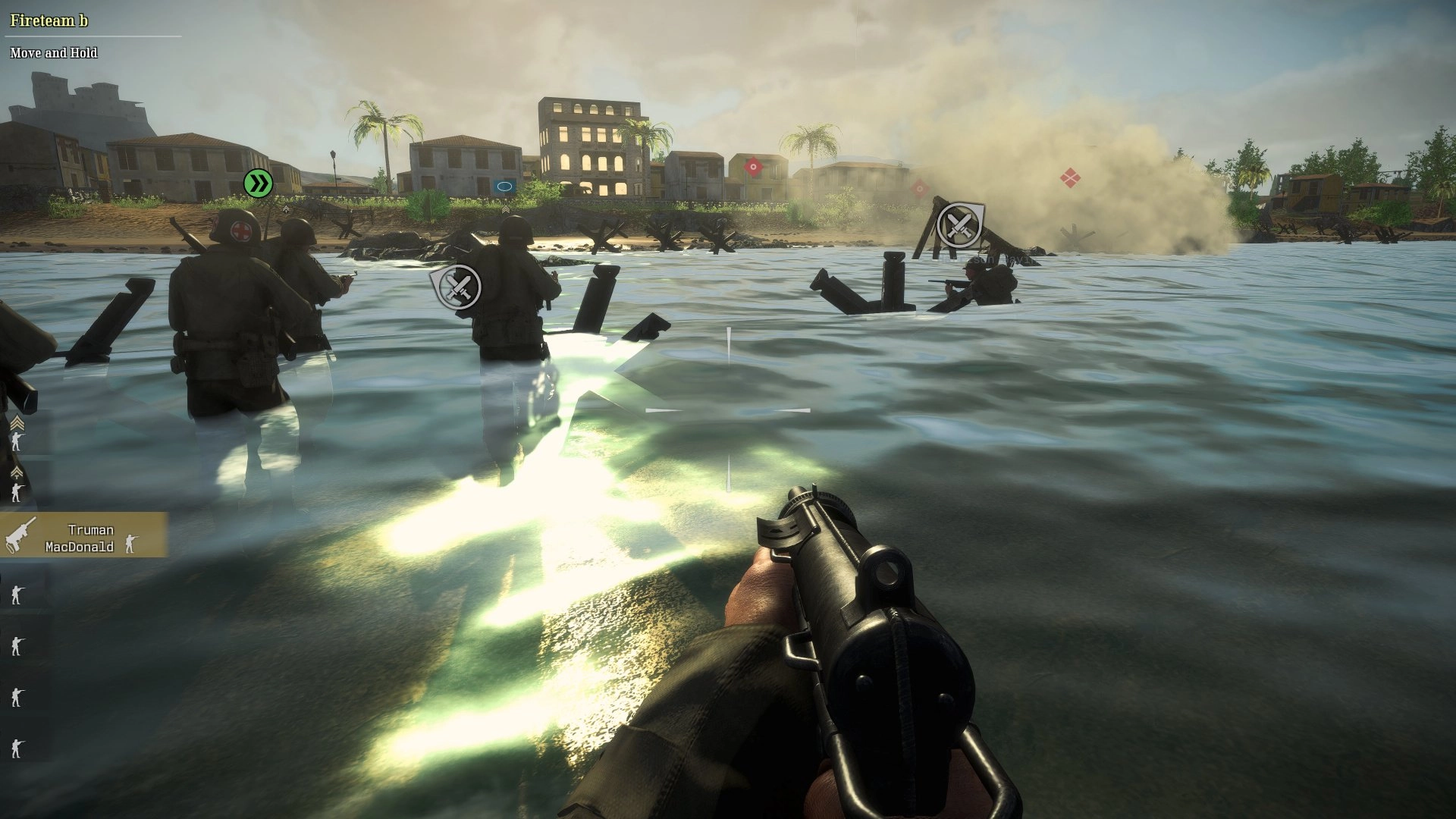
Task: Select the red diamond enemy point marker in sky
Action: (1070, 177)
